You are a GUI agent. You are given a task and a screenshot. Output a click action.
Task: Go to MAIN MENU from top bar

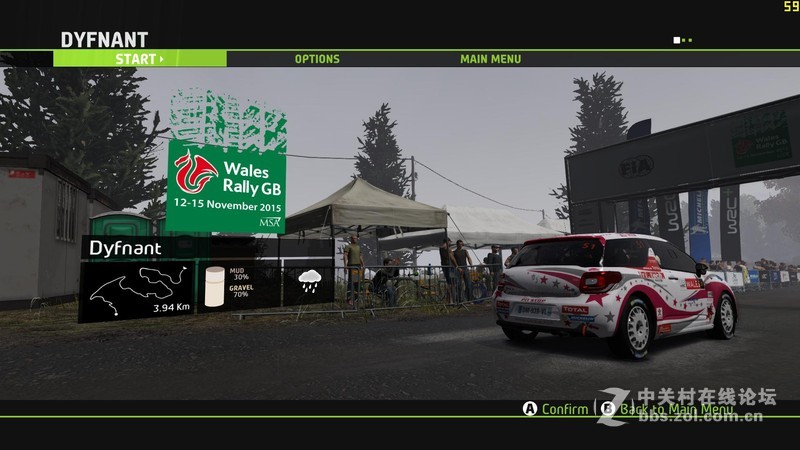[490, 59]
